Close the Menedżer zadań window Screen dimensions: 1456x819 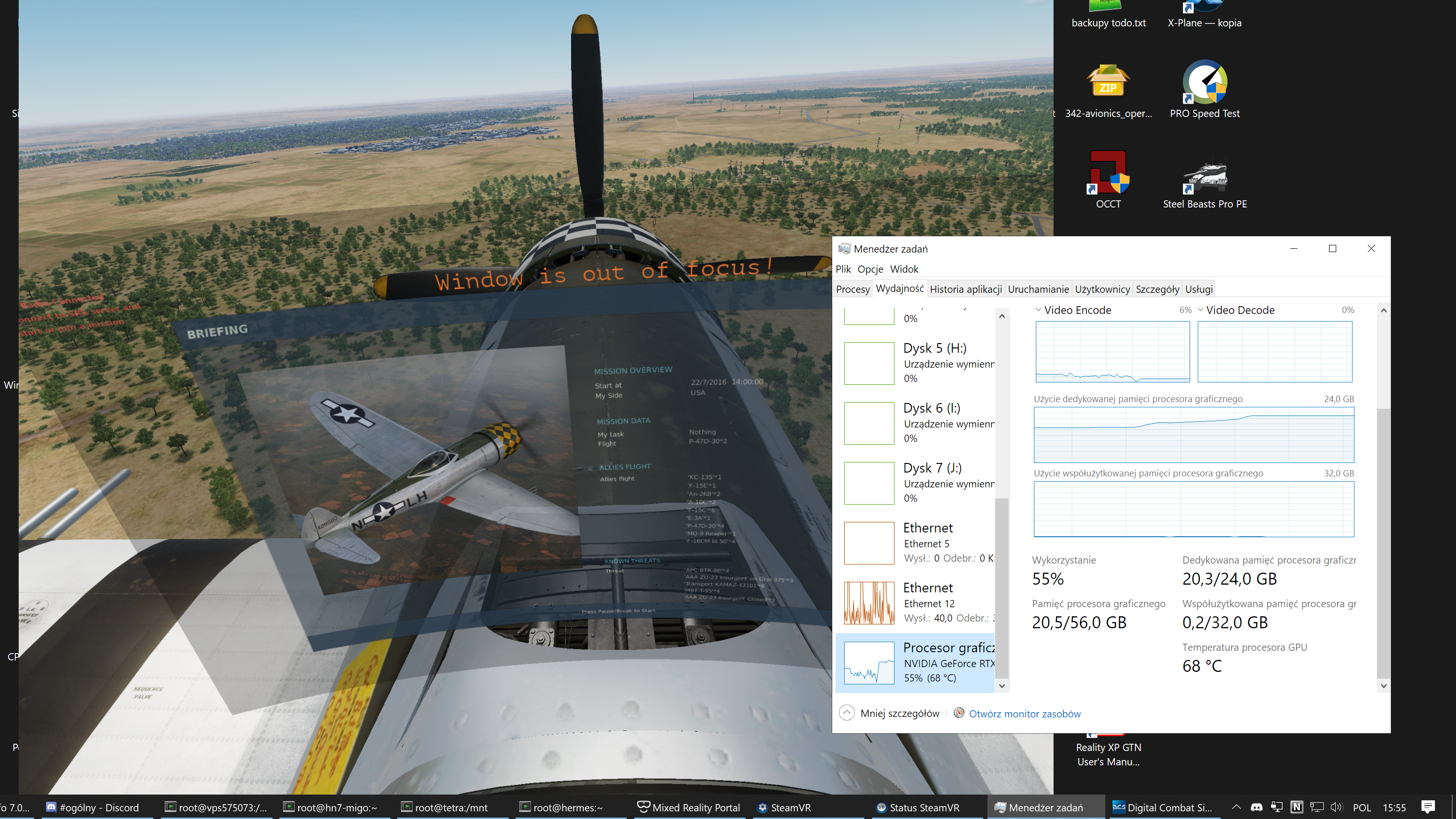tap(1371, 249)
